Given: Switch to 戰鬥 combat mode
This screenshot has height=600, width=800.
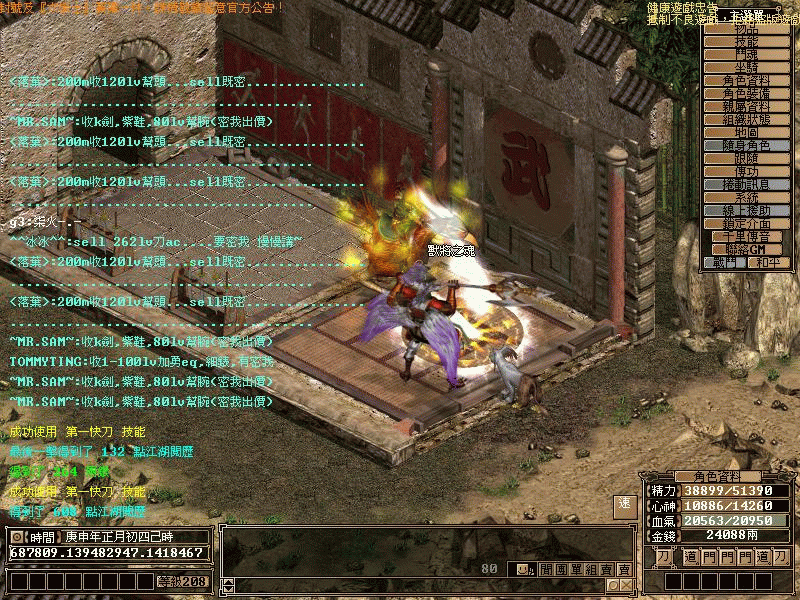Looking at the screenshot, I should pos(724,263).
